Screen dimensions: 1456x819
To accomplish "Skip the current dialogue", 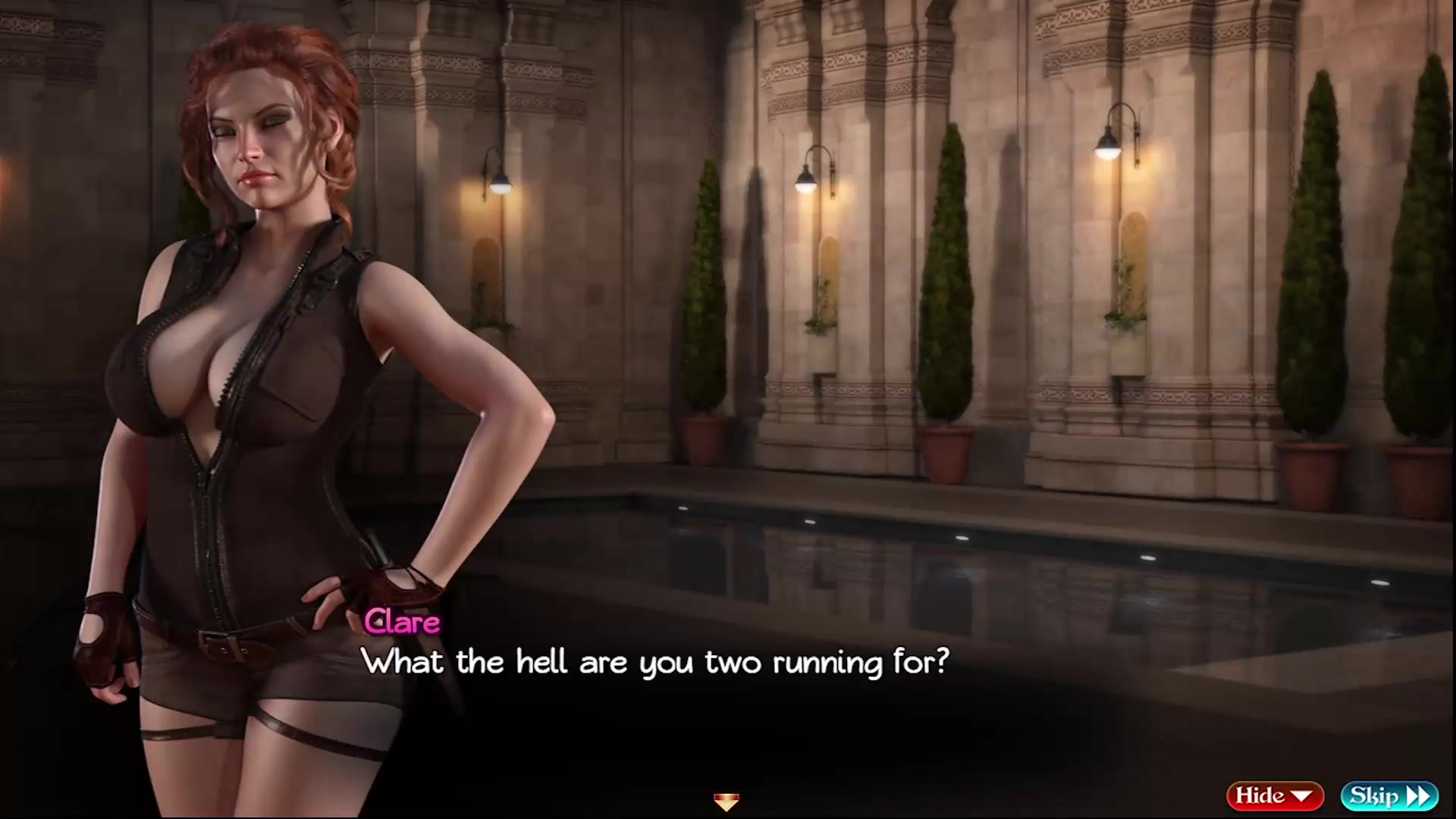I will [x=1389, y=795].
